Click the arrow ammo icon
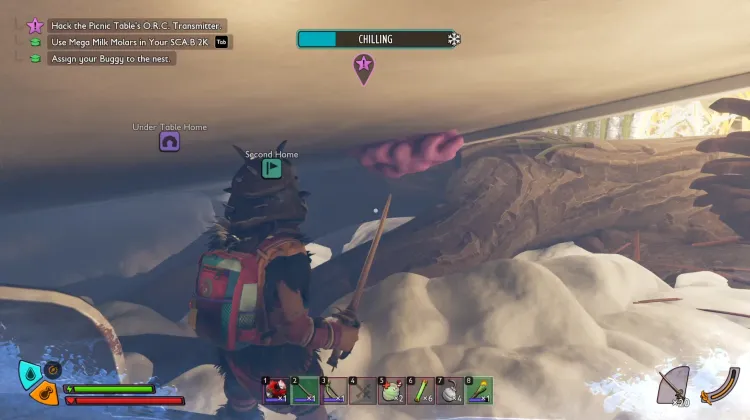Image resolution: width=750 pixels, height=420 pixels. click(x=673, y=384)
